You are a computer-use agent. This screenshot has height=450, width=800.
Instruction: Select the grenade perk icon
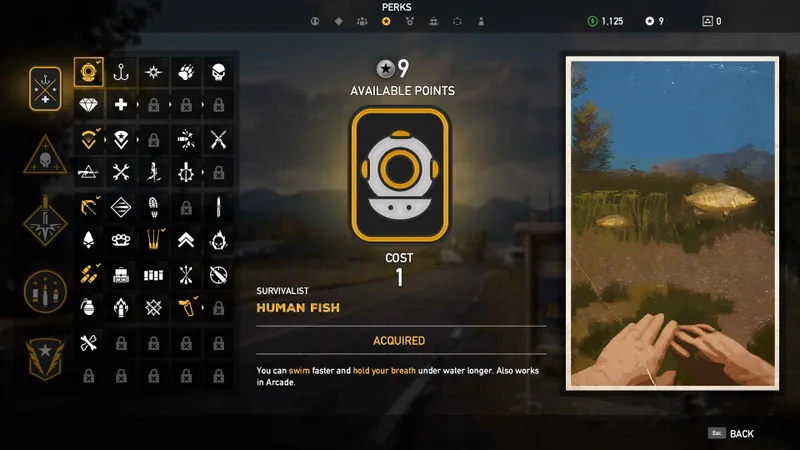88,308
